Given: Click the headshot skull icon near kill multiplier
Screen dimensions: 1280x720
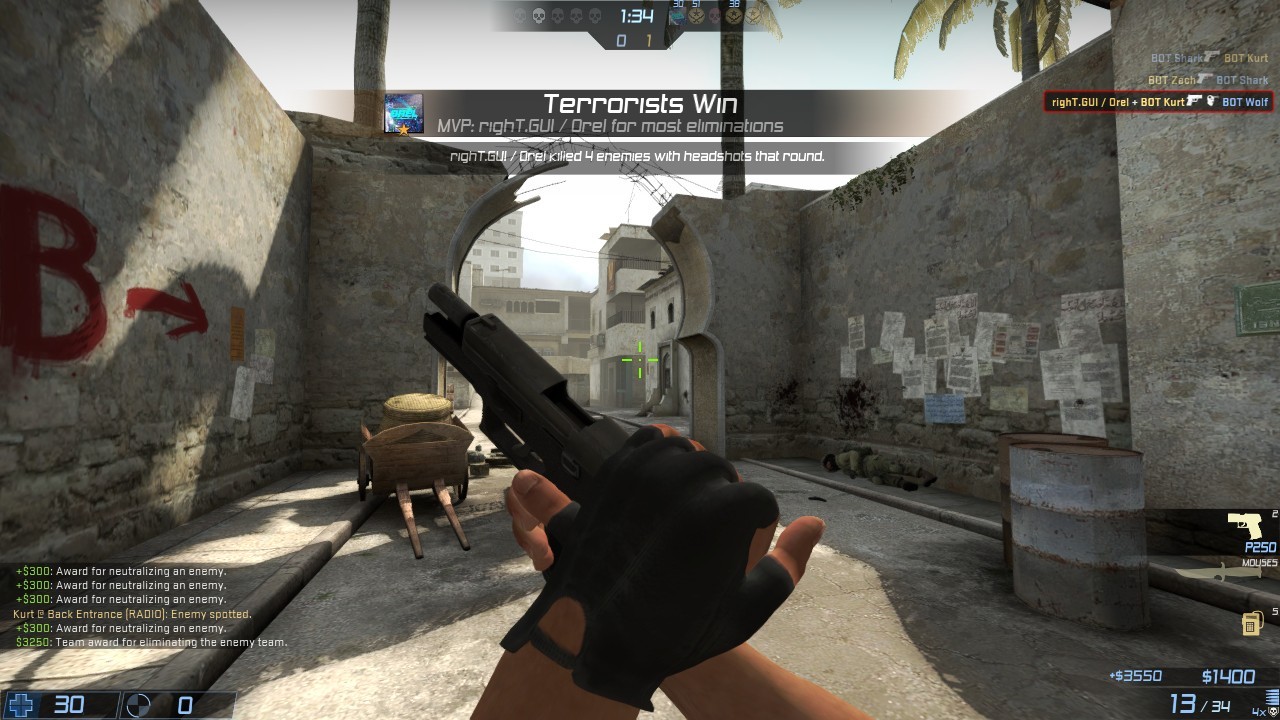Looking at the screenshot, I should coord(1272,711).
